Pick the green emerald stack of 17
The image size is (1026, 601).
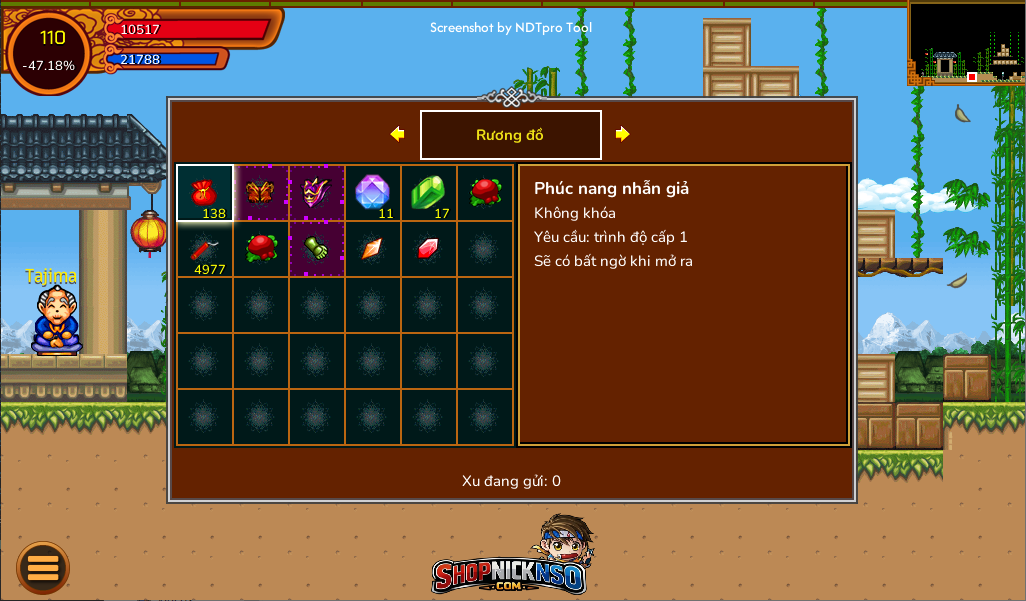tap(429, 193)
